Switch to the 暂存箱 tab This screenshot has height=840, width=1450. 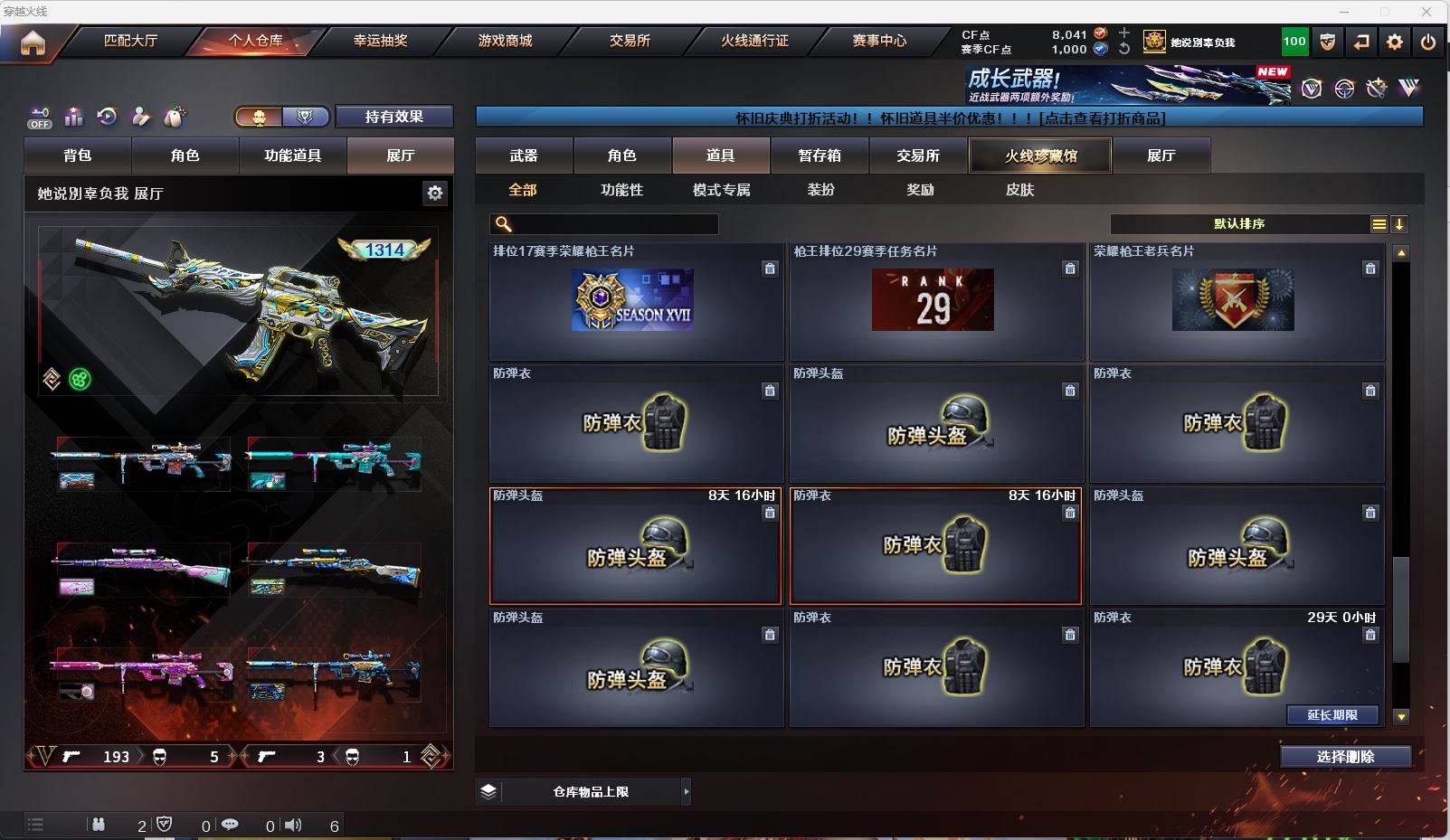point(820,156)
